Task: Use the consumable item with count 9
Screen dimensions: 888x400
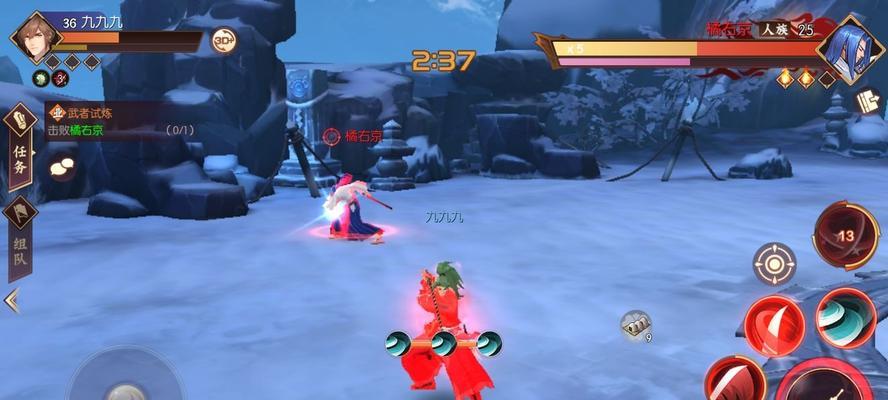Action: (x=636, y=324)
